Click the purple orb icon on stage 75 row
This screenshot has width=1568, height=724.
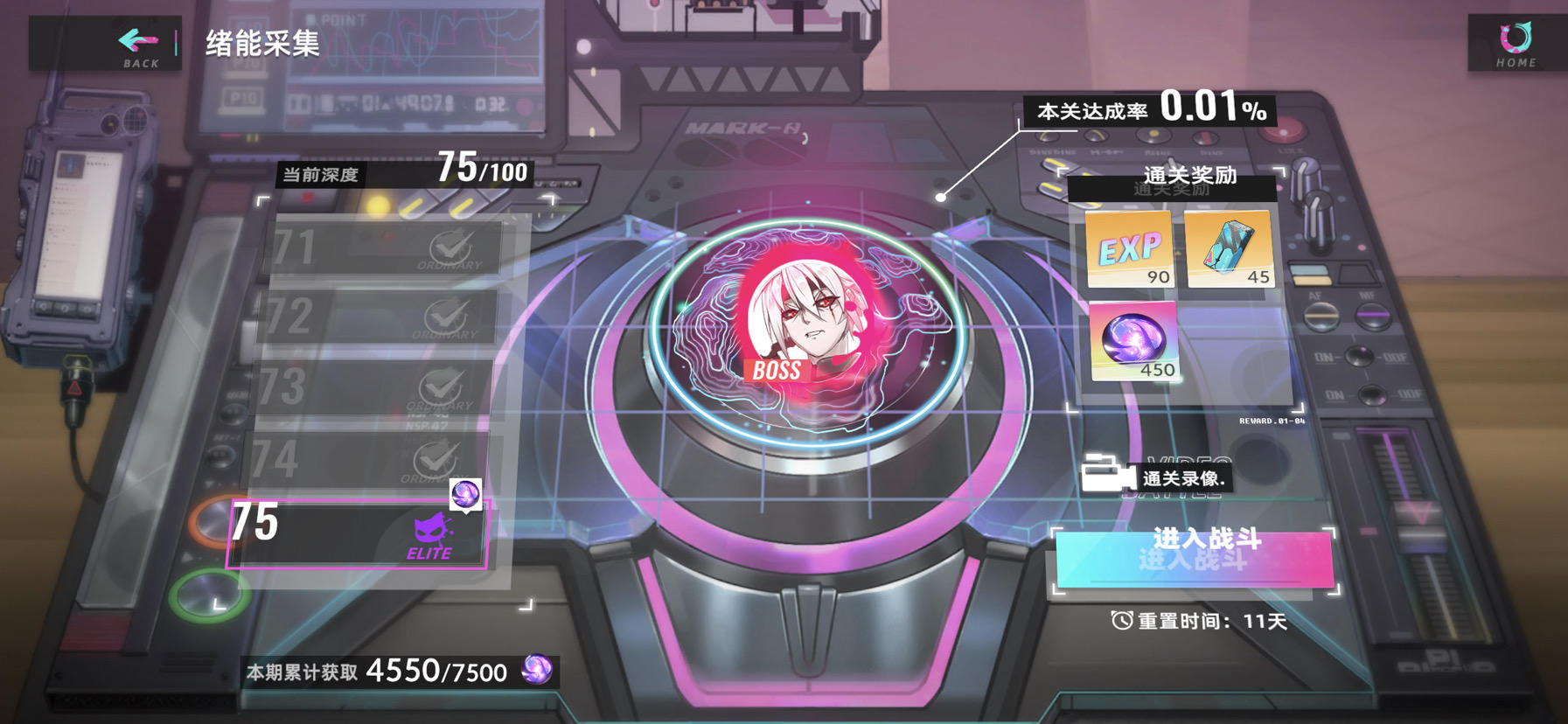click(466, 494)
